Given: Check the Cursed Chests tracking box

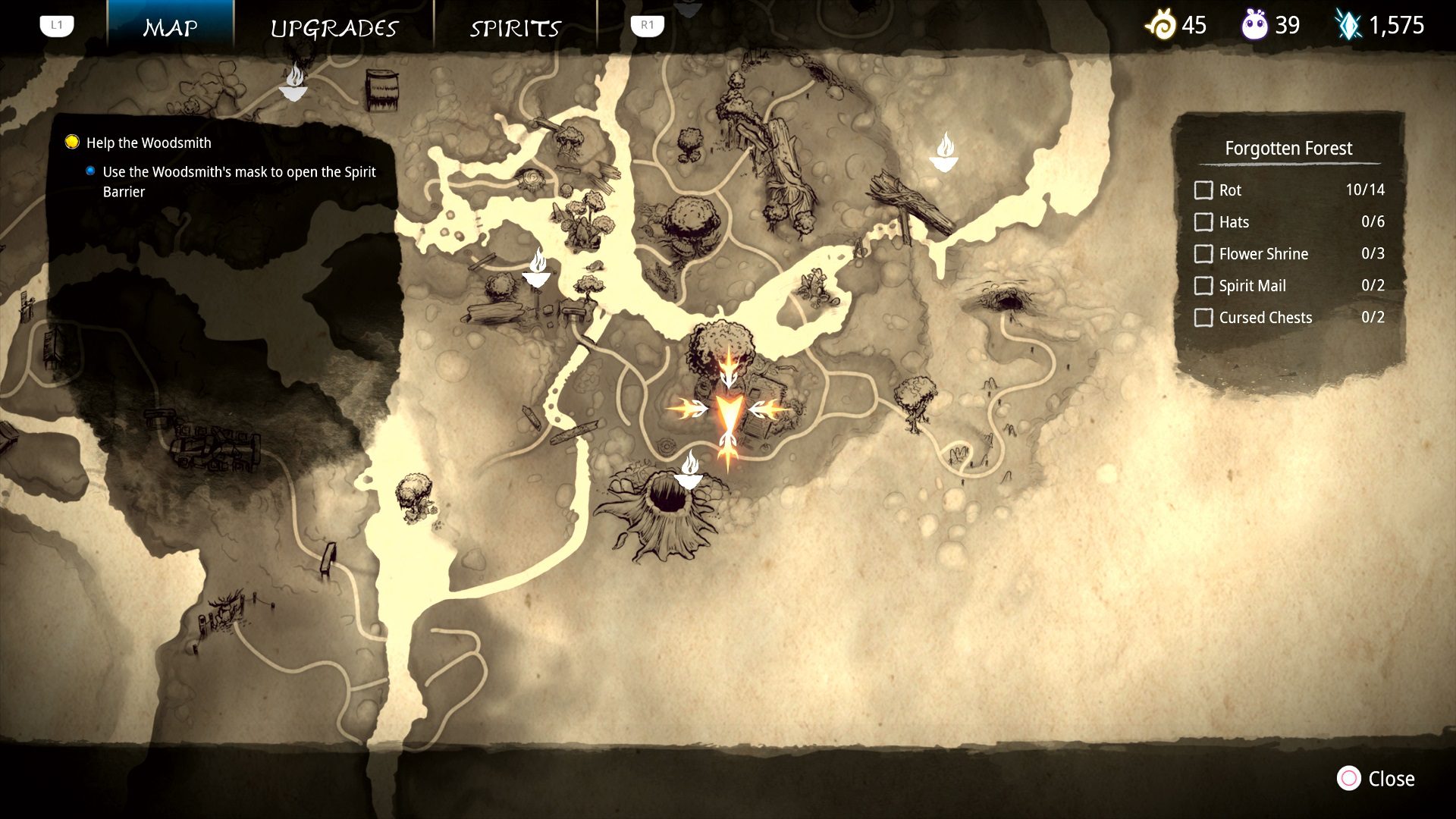Looking at the screenshot, I should click(1204, 318).
